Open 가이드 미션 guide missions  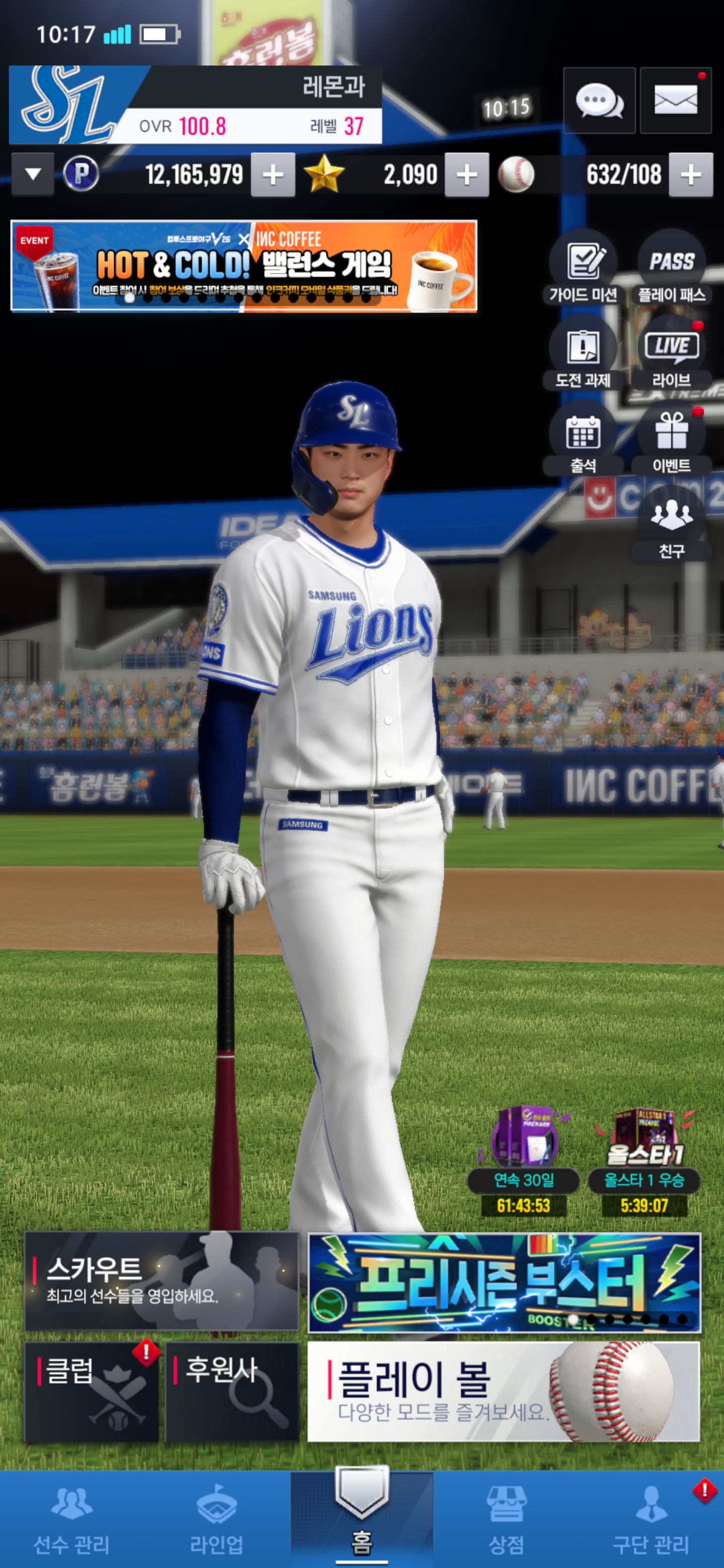click(583, 268)
